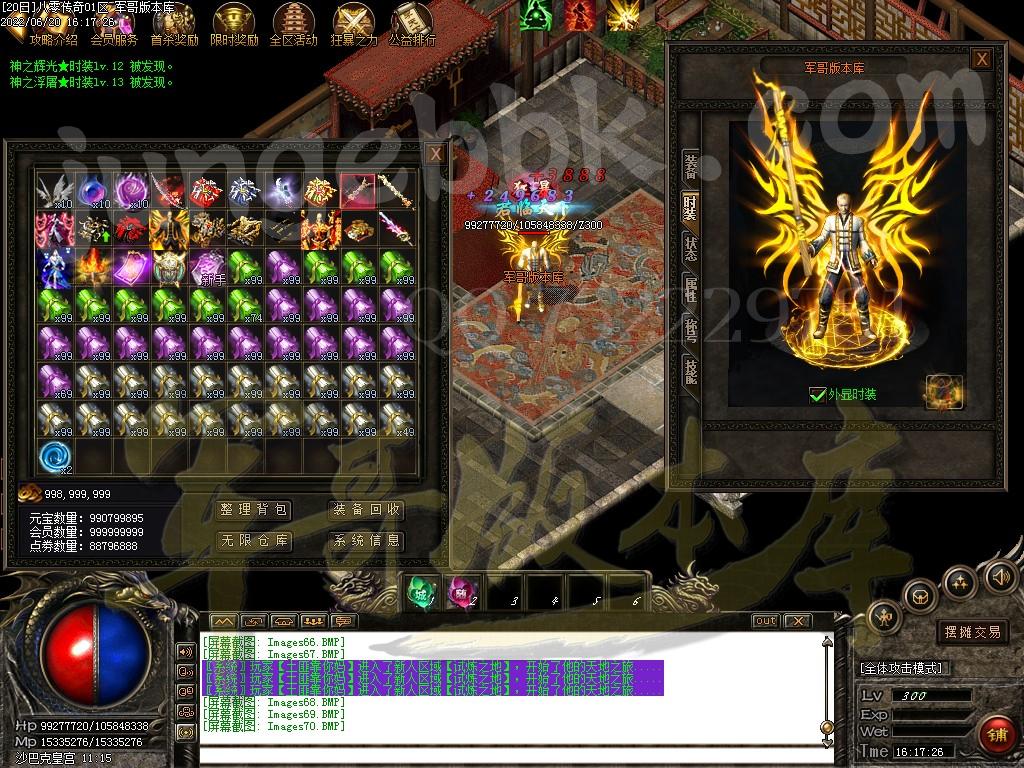Open 装备回收 equipment recycling

coord(367,510)
